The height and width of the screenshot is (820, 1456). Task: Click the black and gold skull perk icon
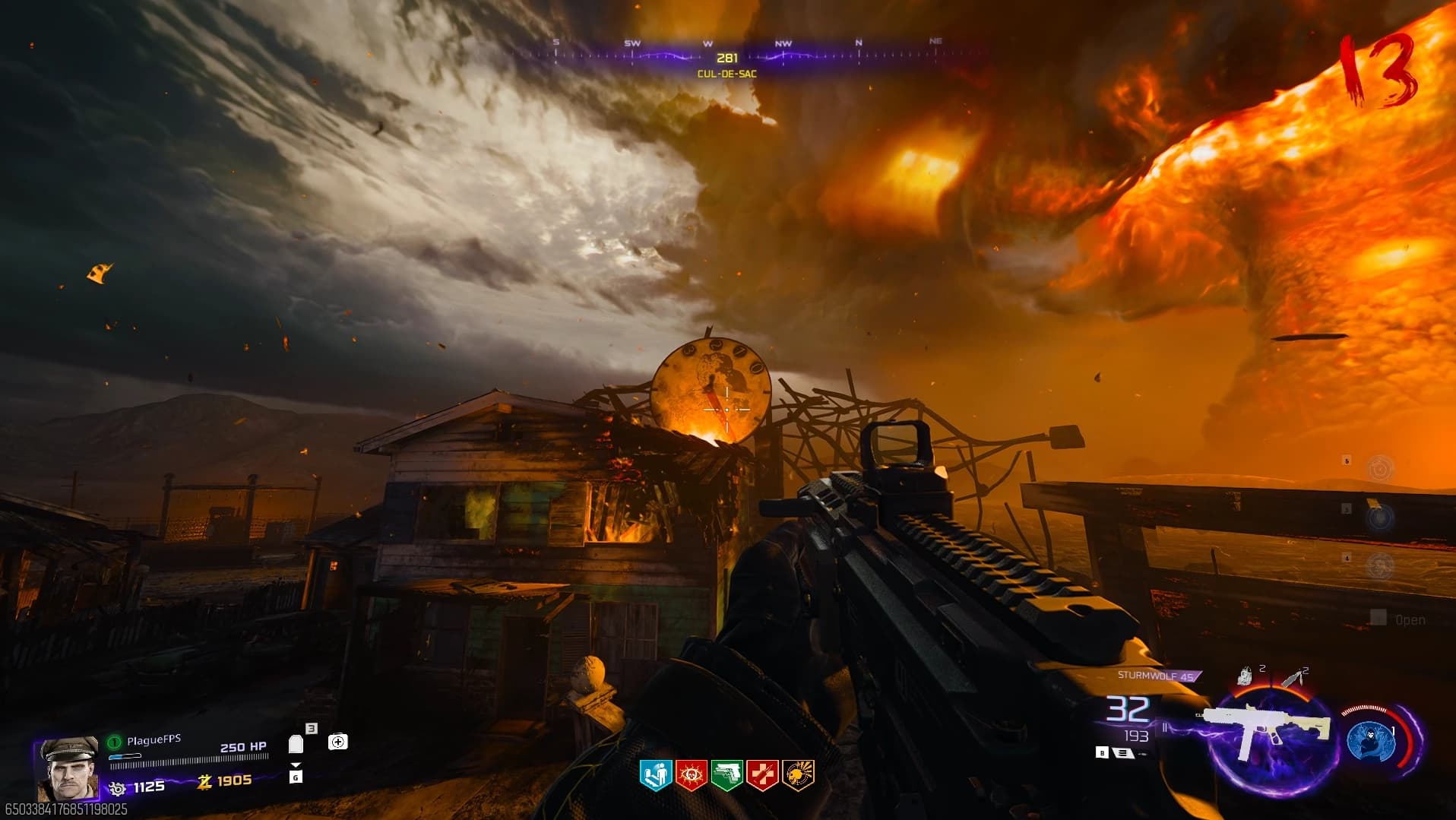[x=798, y=775]
